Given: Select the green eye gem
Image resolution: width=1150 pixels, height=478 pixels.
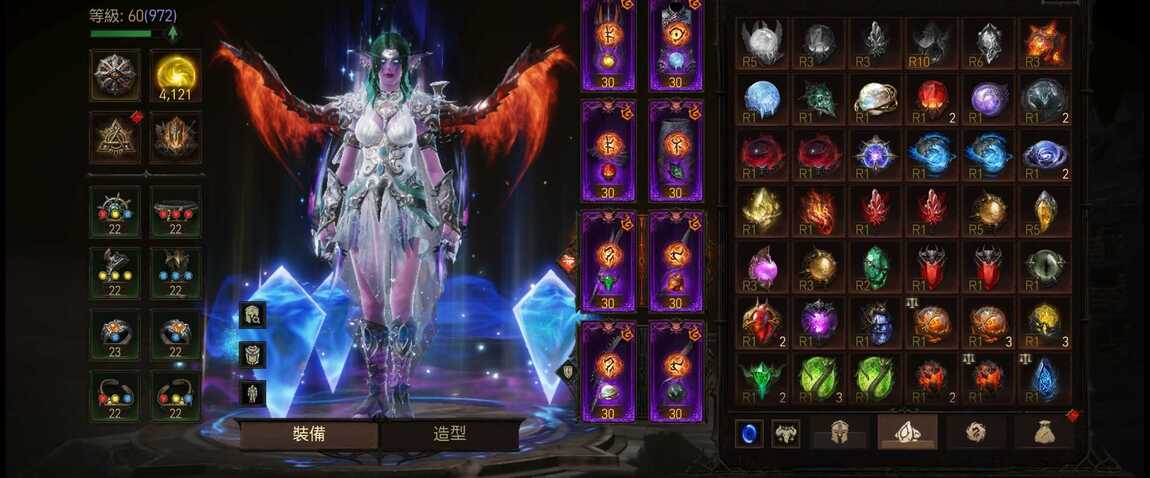Looking at the screenshot, I should pyautogui.click(x=1045, y=266).
